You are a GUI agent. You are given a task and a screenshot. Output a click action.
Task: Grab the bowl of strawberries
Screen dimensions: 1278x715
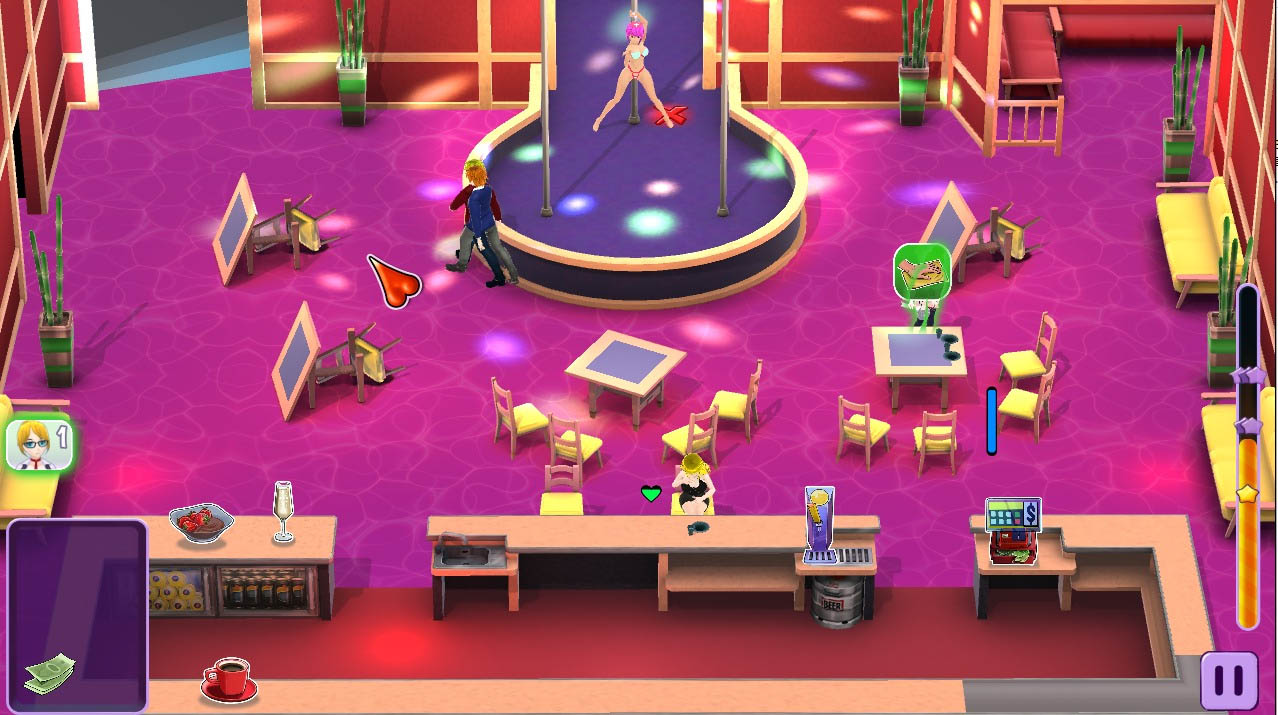201,523
